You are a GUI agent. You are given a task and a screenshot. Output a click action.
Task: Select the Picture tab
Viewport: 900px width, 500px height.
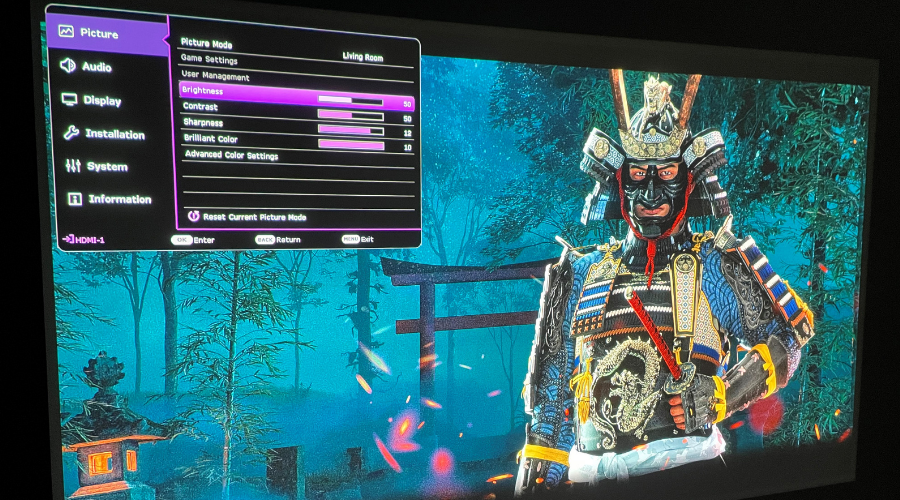point(98,34)
